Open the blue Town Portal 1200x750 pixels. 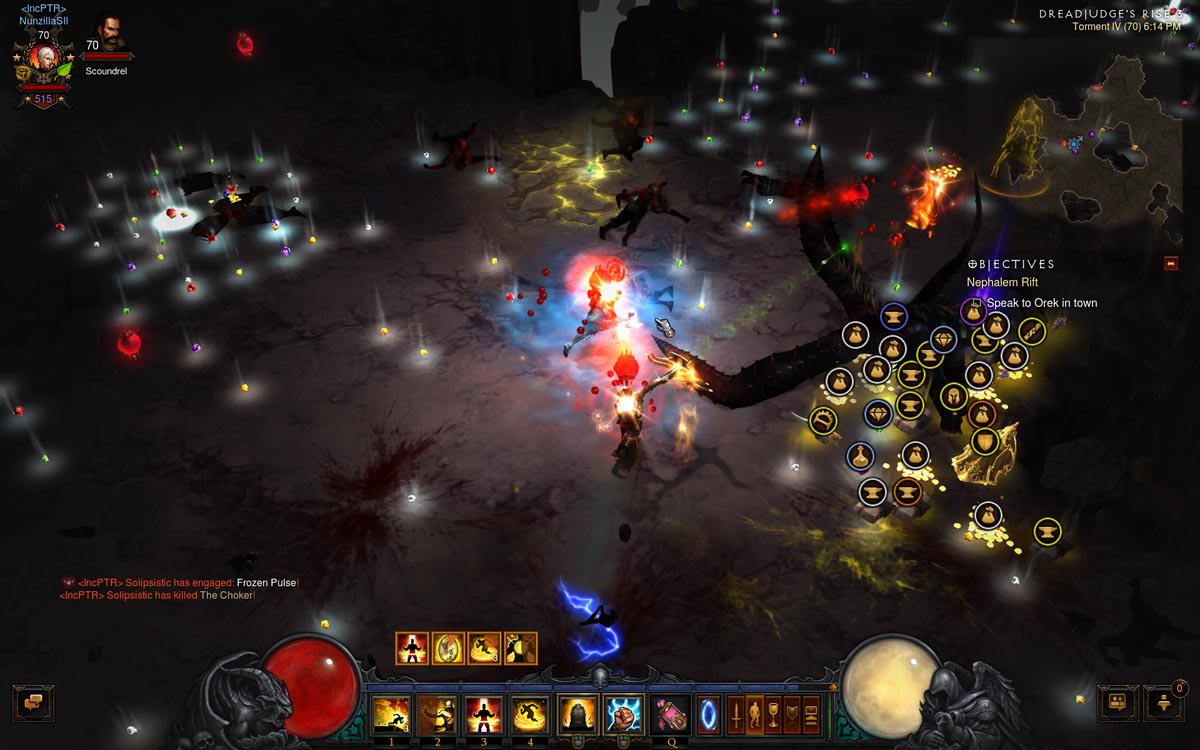(708, 715)
